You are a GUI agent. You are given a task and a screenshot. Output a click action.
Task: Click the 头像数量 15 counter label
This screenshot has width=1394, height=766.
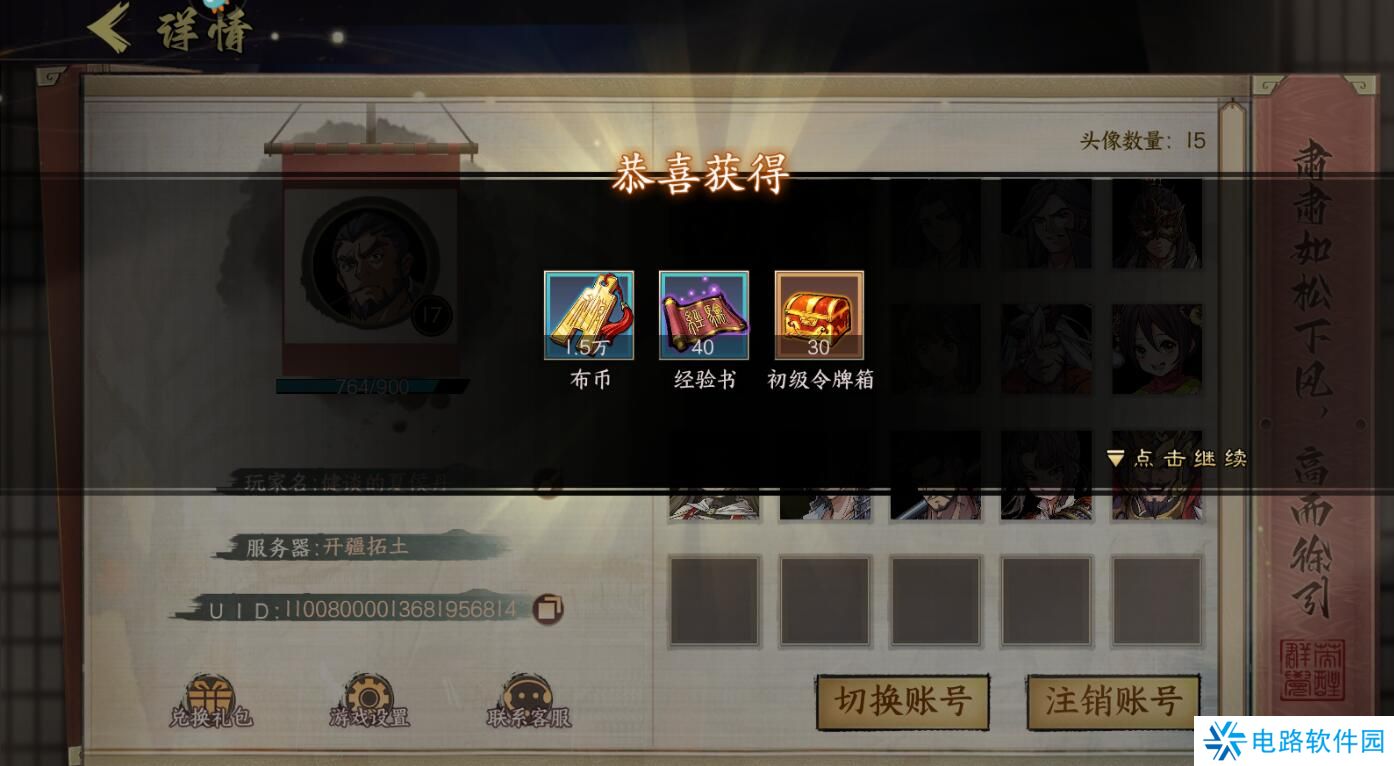coord(1140,141)
